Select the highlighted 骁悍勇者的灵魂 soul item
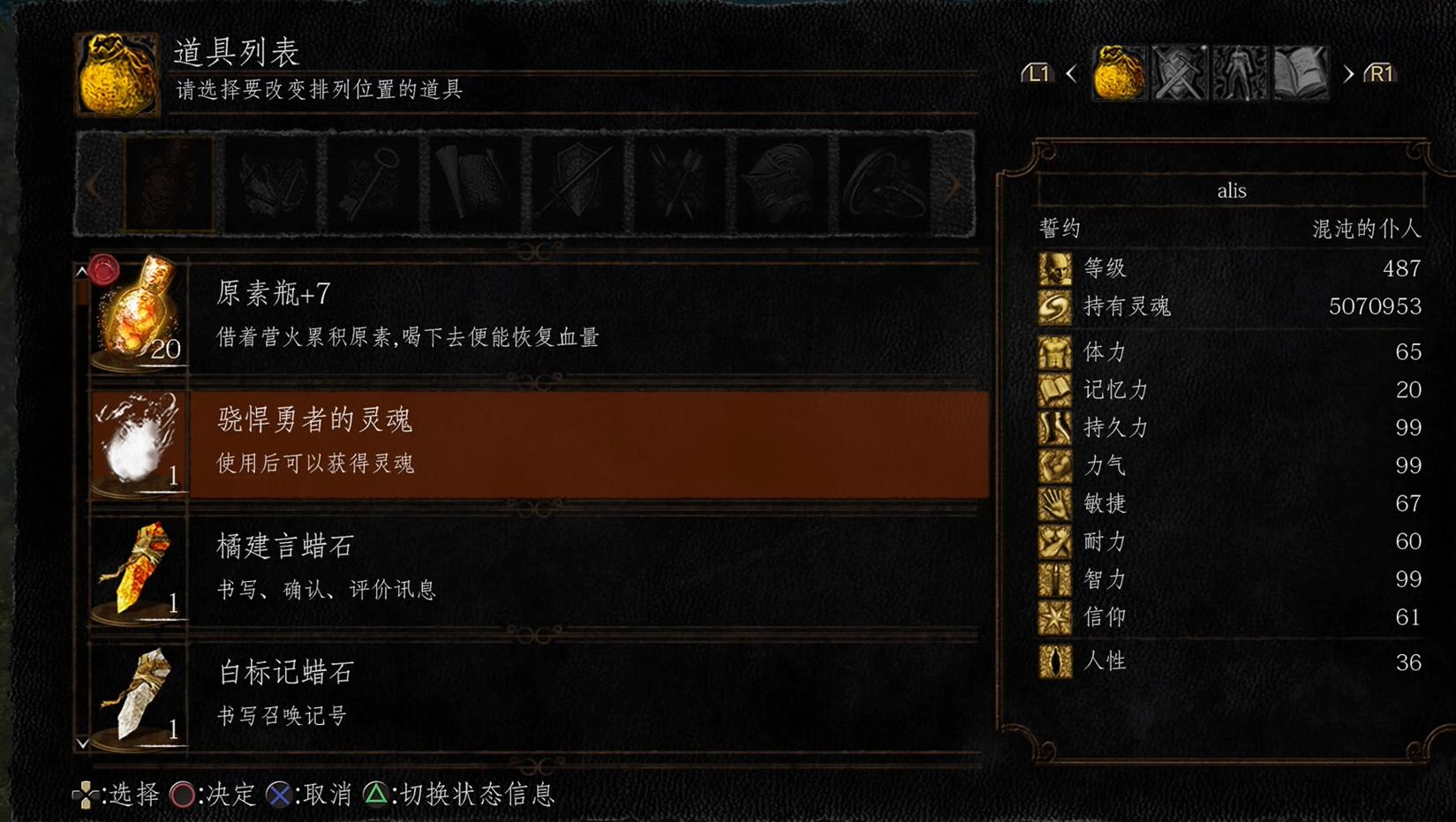This screenshot has width=1456, height=822. tap(530, 441)
